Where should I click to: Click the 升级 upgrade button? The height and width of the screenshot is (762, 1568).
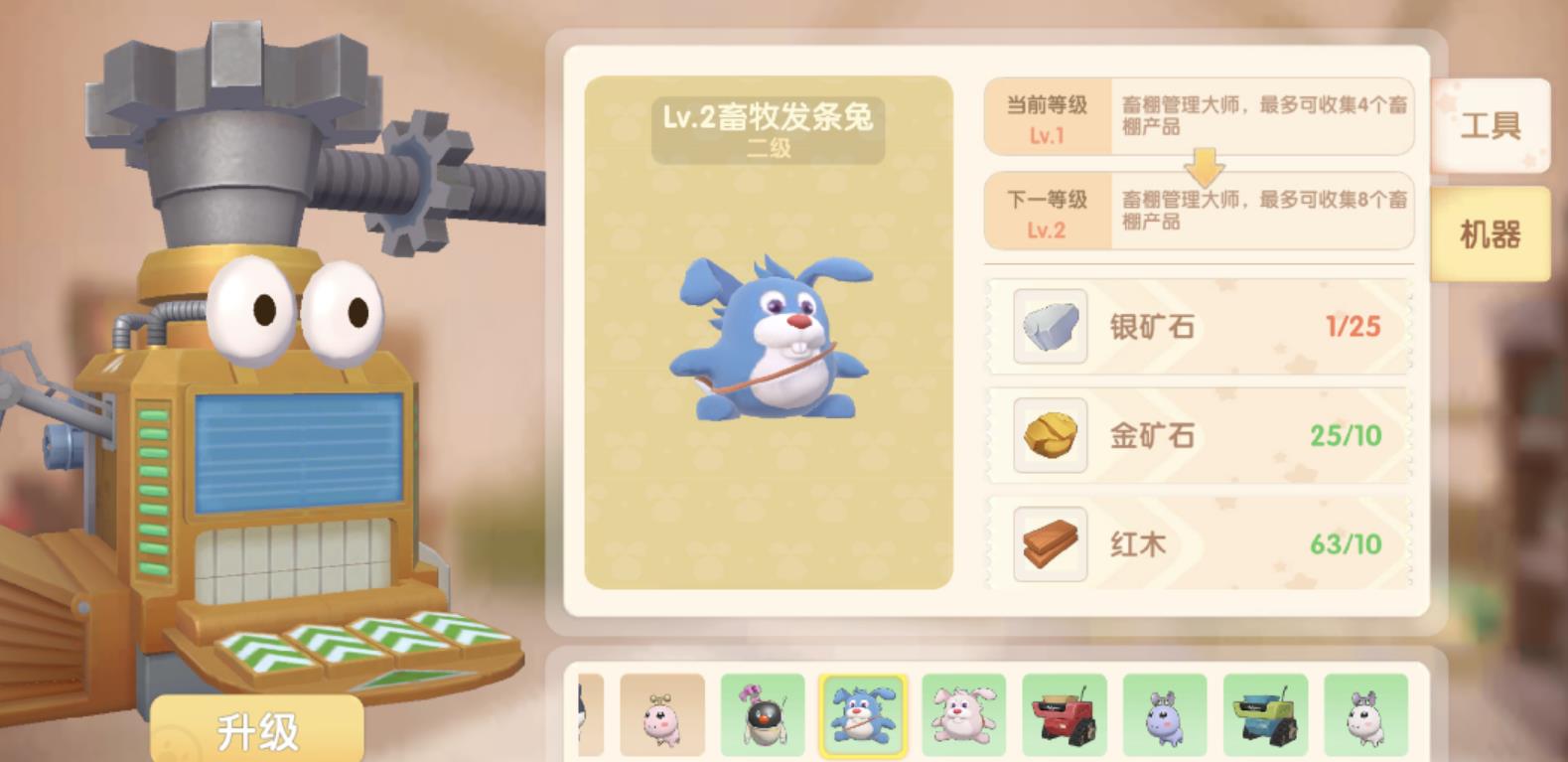coord(257,731)
